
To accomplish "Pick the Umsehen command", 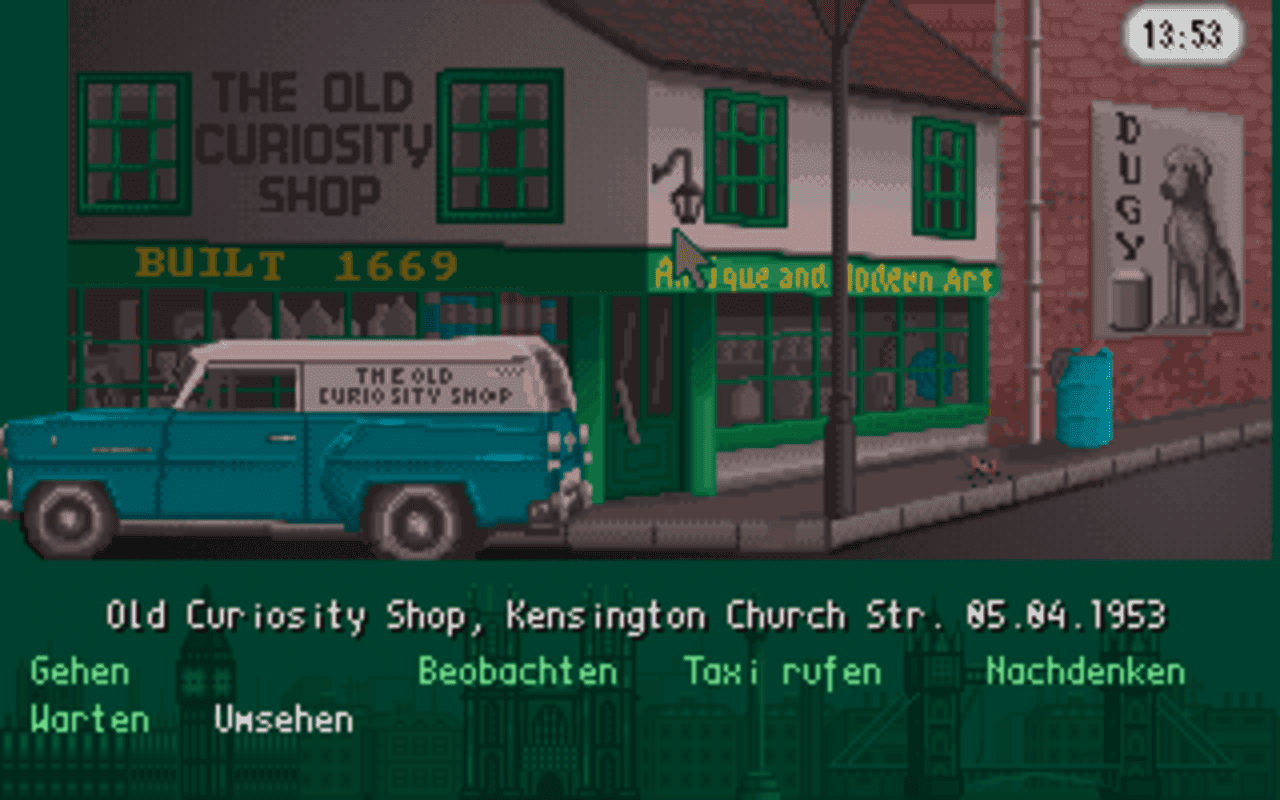I will tap(282, 718).
